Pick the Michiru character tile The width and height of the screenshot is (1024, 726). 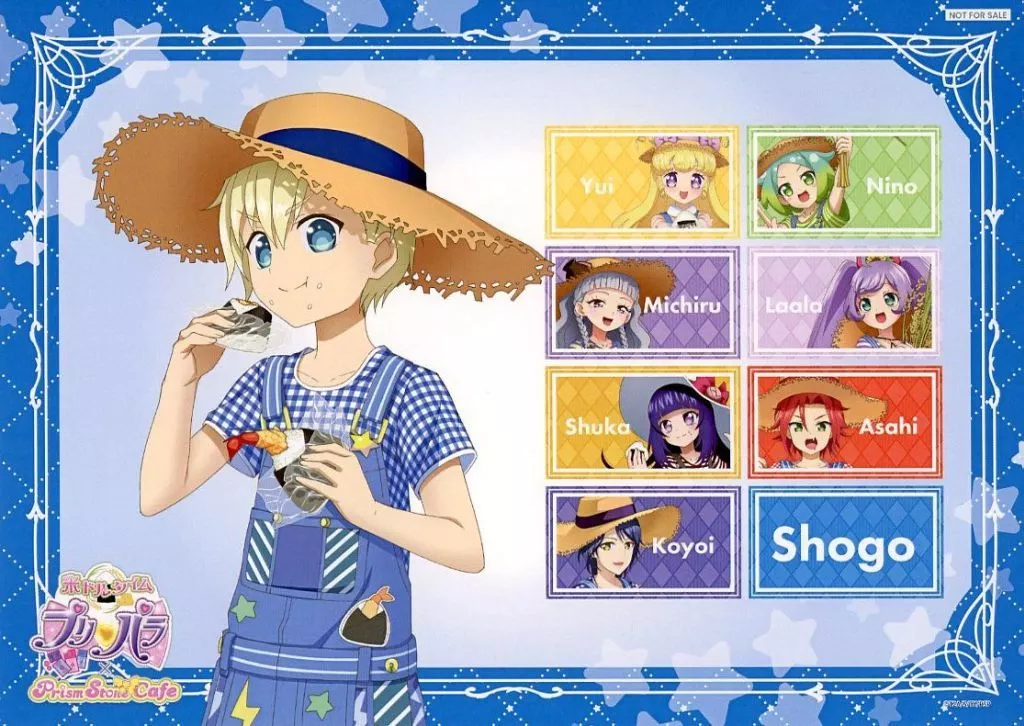pos(642,302)
